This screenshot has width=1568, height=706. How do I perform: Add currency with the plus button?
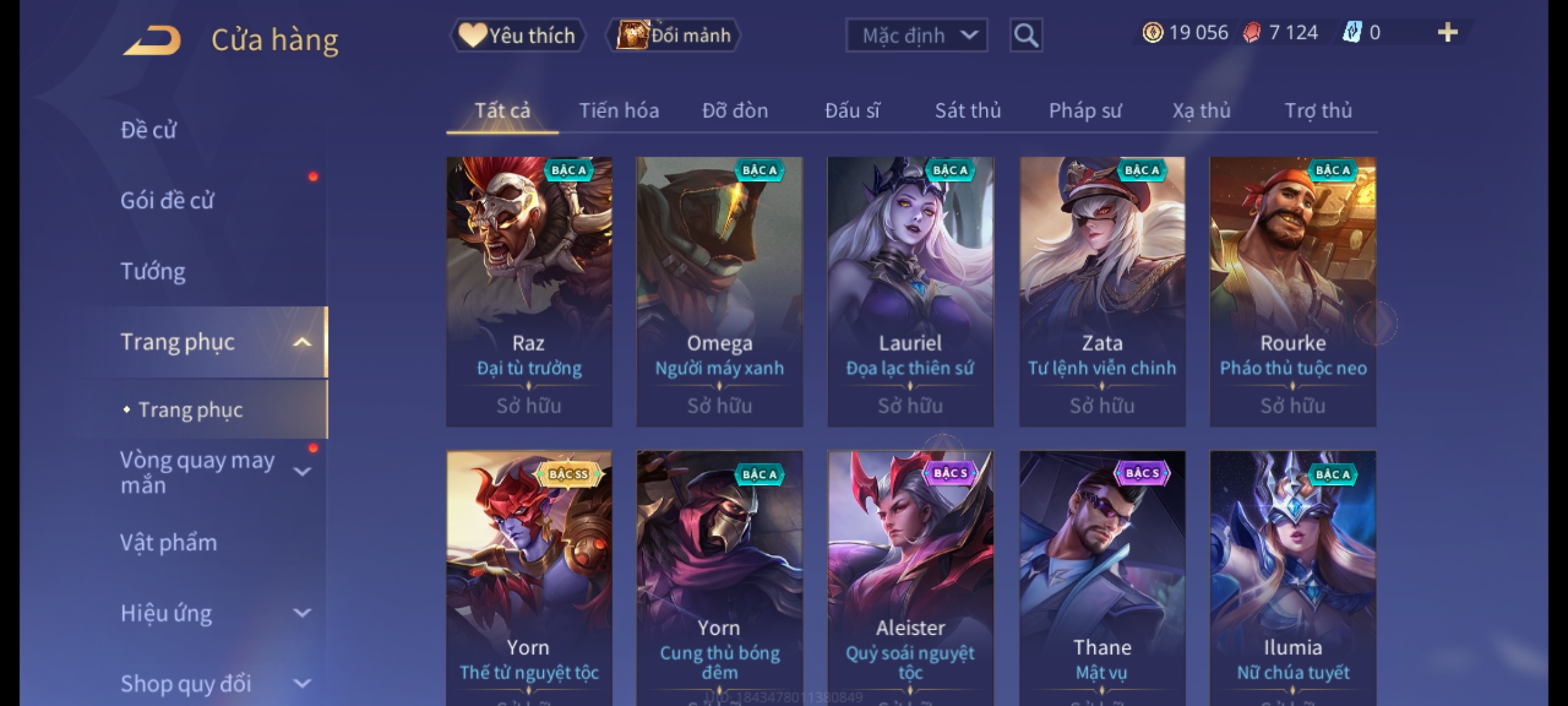1448,33
